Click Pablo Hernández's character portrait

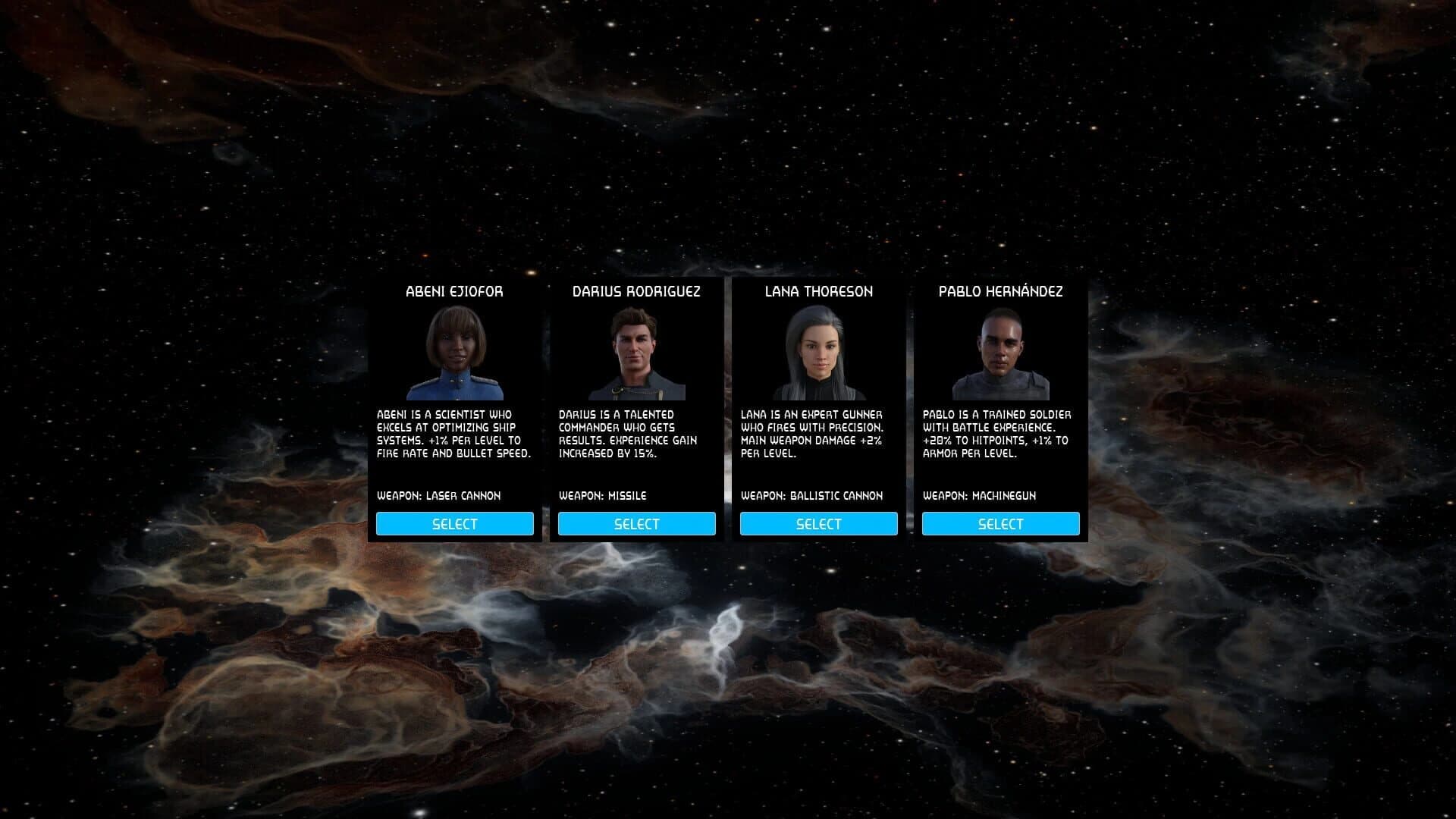[1001, 356]
